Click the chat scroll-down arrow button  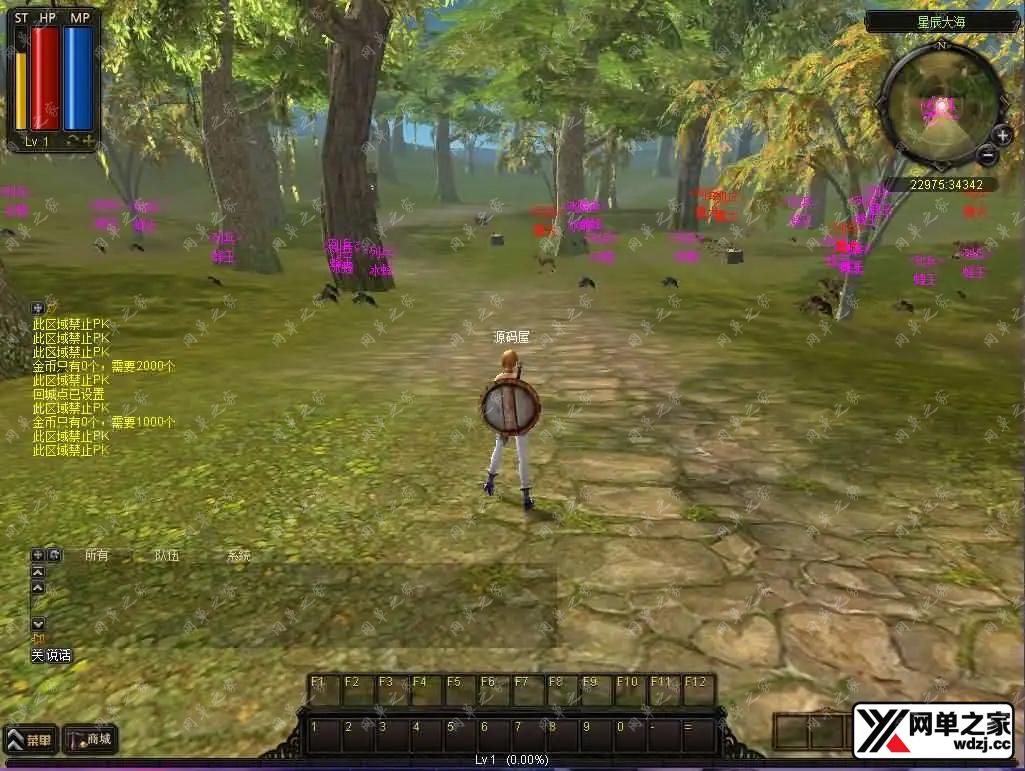tap(38, 624)
